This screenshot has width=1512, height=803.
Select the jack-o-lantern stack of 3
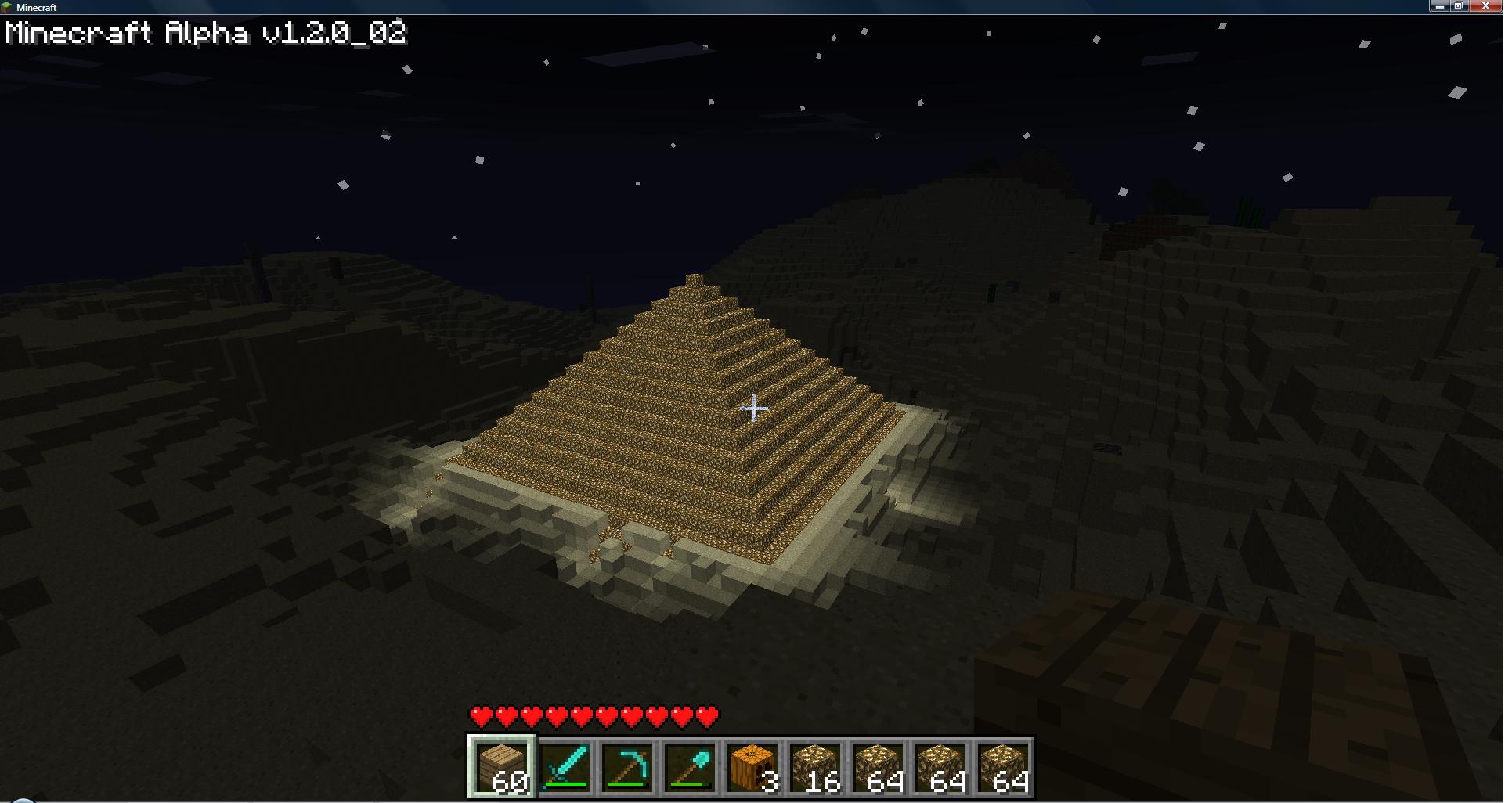tap(752, 767)
